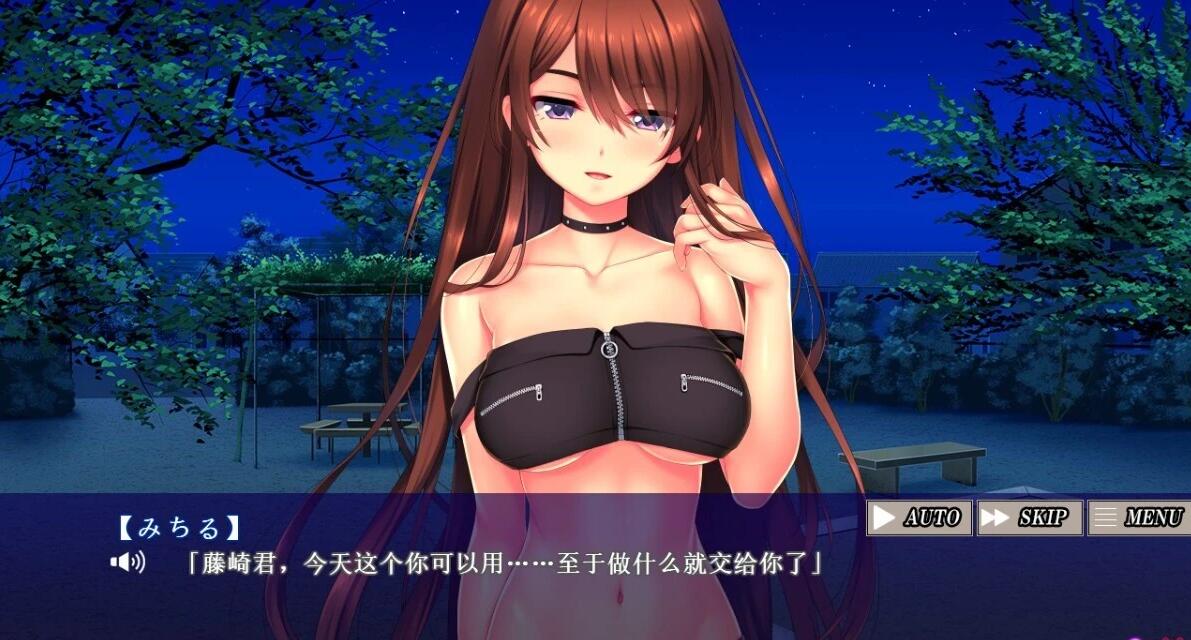Replay voice with the speaker icon
Screen dimensions: 1191x640
(x=128, y=562)
